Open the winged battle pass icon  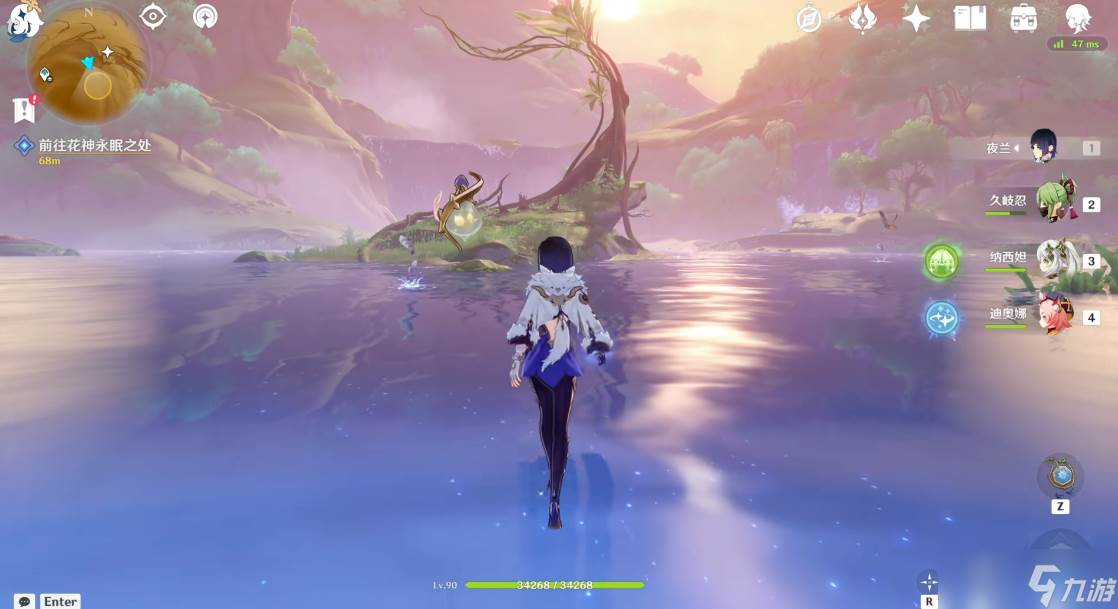pyautogui.click(x=862, y=19)
